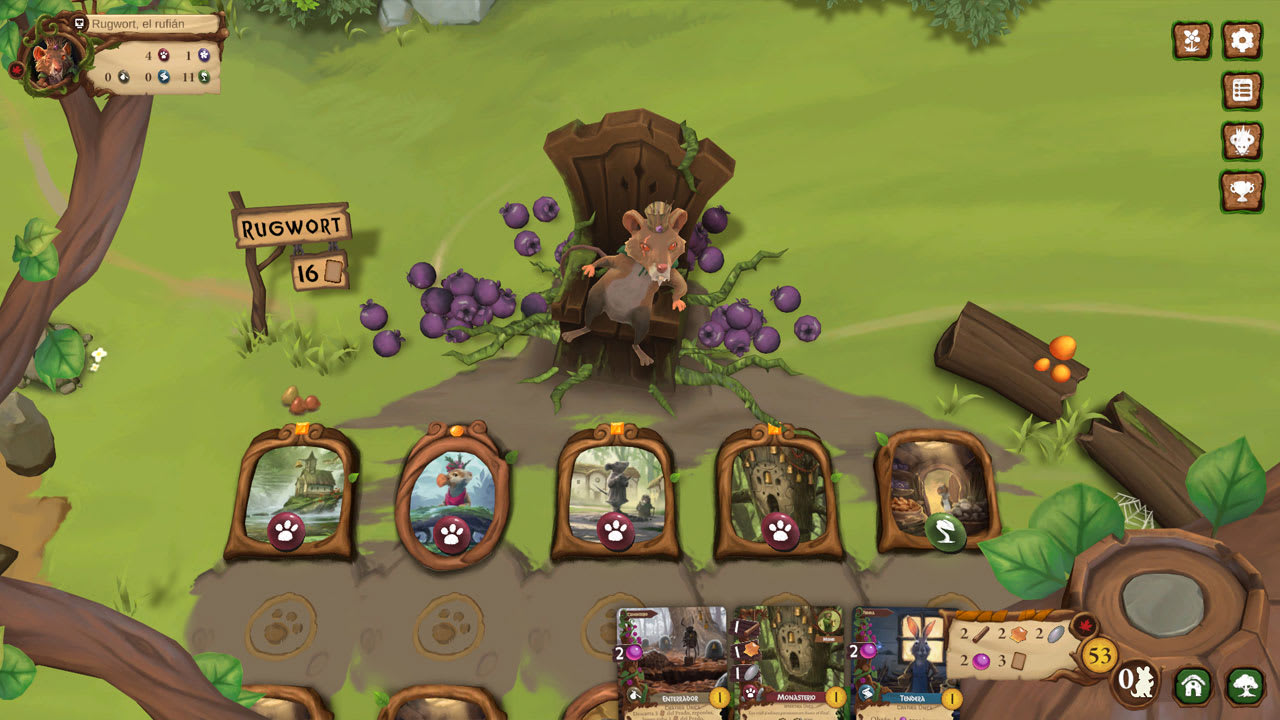The height and width of the screenshot is (720, 1280).
Task: Click the acorn above the first location frame
Action: (x=300, y=404)
